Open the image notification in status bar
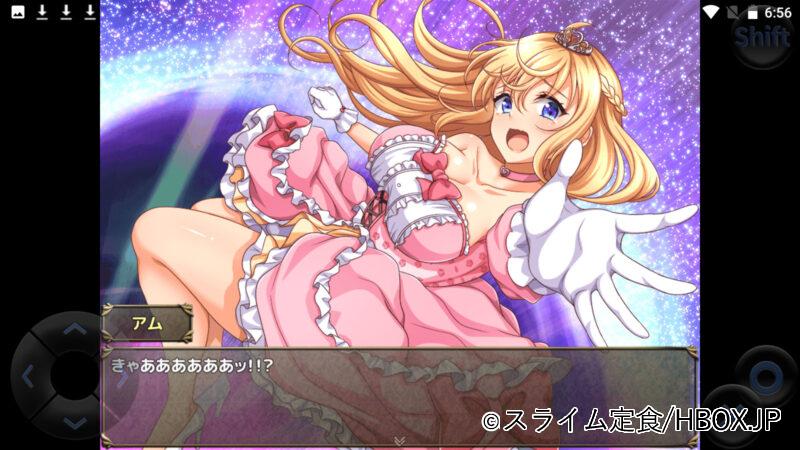800x450 pixels. click(17, 12)
